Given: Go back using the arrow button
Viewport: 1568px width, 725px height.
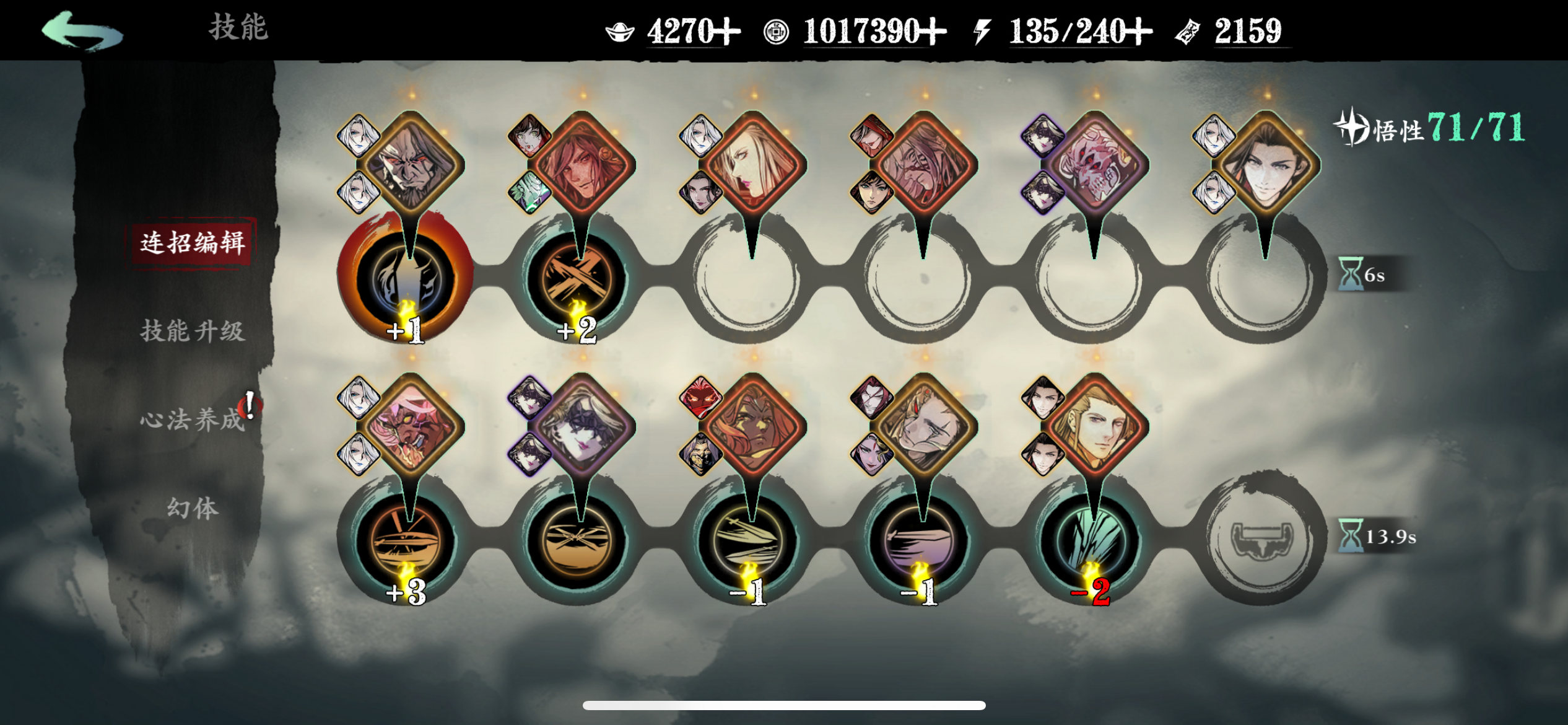Looking at the screenshot, I should 82,31.
